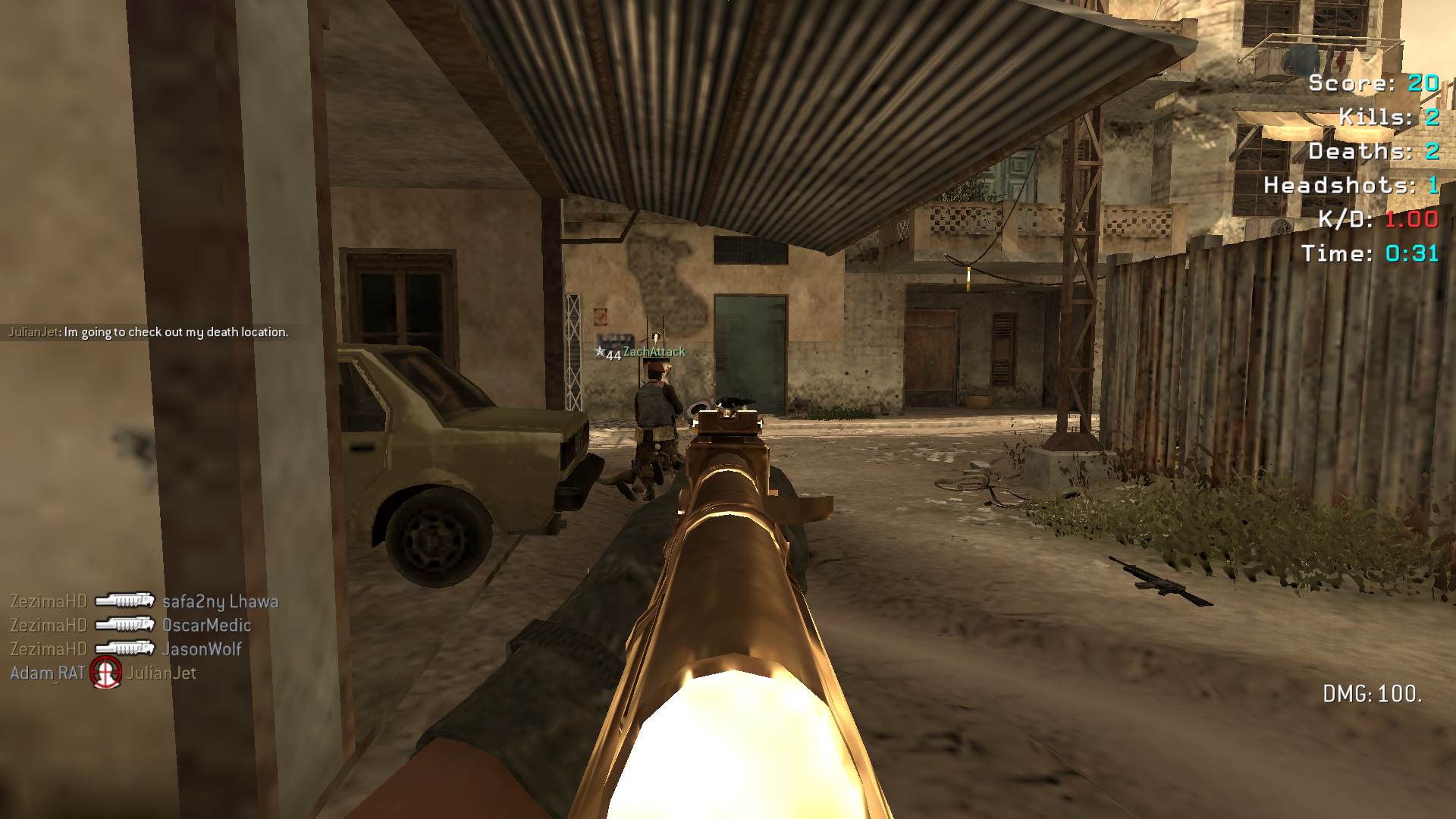Select the kill feed row for safa2ny Lhawa
The height and width of the screenshot is (819, 1456).
144,601
